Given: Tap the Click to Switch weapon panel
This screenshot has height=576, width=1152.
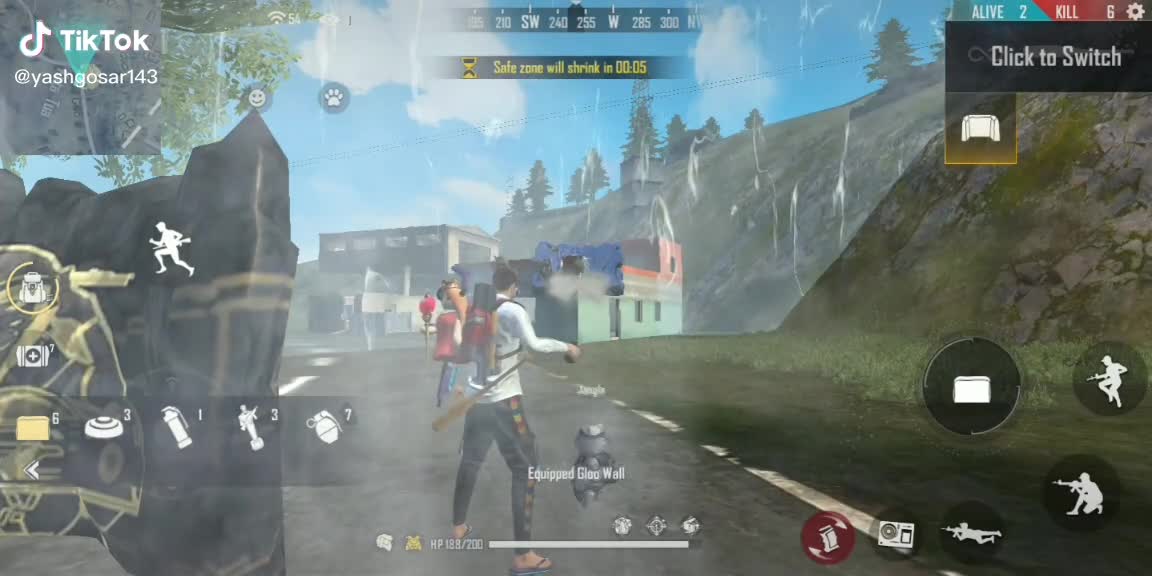Looking at the screenshot, I should tap(1050, 57).
